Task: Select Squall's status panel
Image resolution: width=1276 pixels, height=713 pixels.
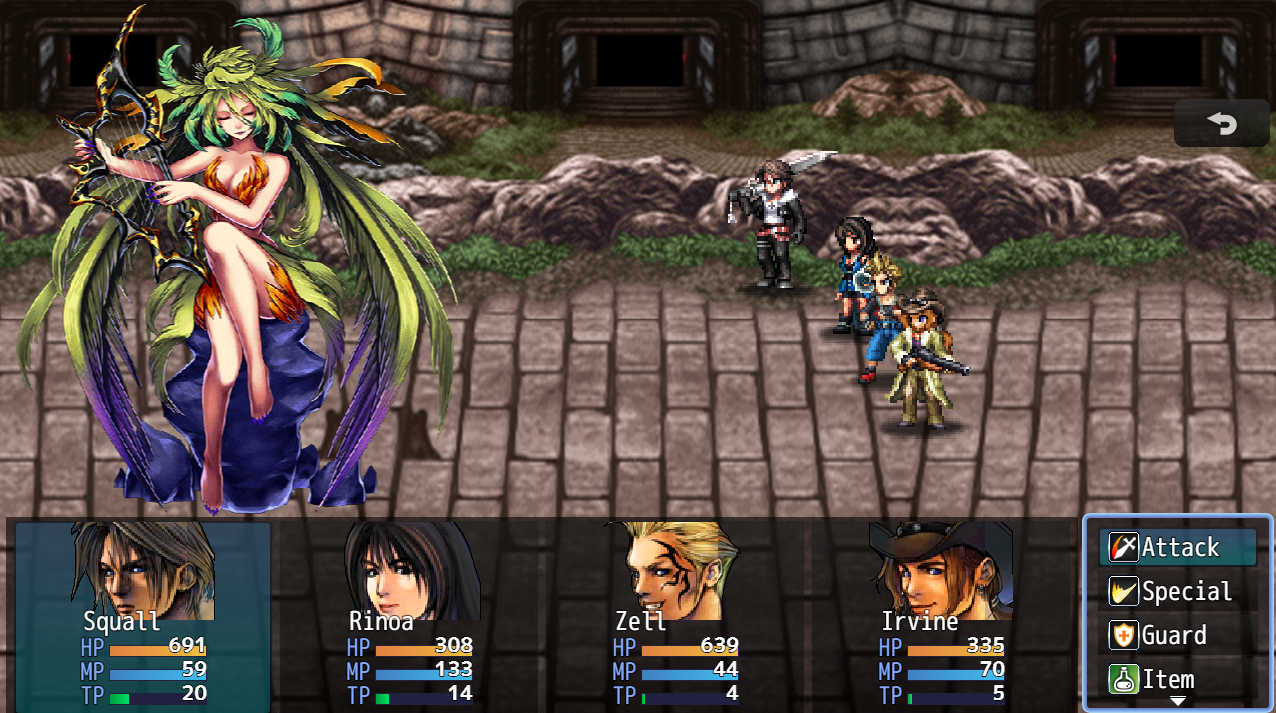Action: (143, 615)
